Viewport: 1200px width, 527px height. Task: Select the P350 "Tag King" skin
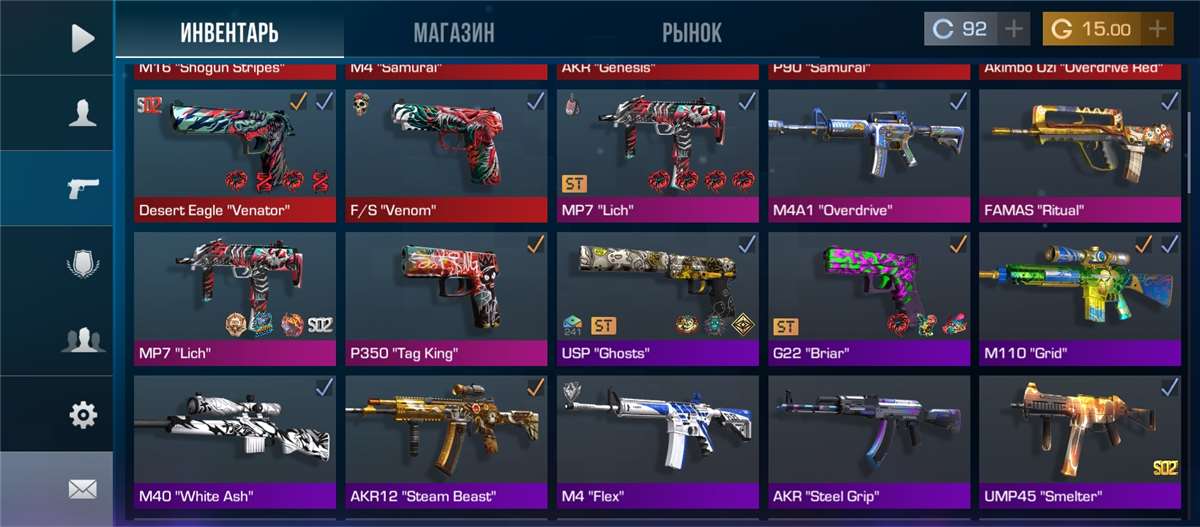pyautogui.click(x=447, y=298)
